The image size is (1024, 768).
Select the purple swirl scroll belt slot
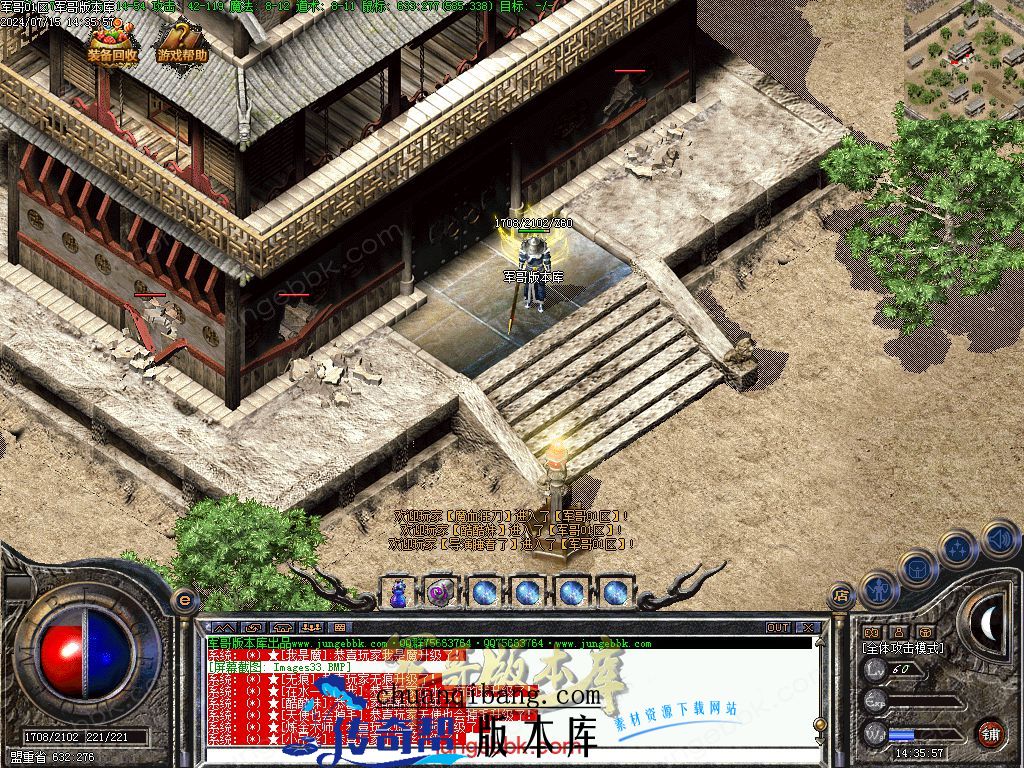(x=440, y=592)
